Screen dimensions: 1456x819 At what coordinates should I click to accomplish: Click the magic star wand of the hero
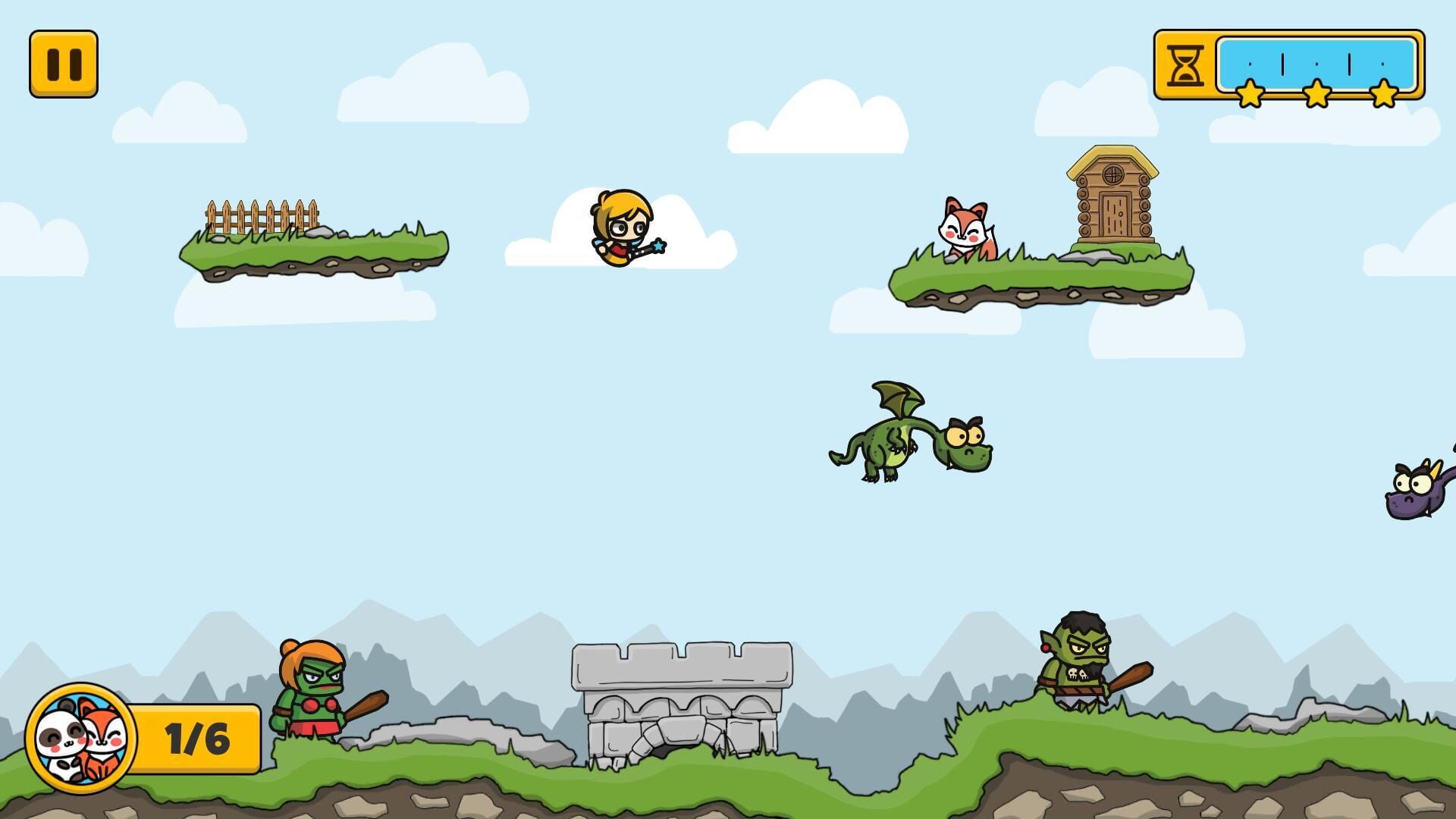[x=659, y=246]
